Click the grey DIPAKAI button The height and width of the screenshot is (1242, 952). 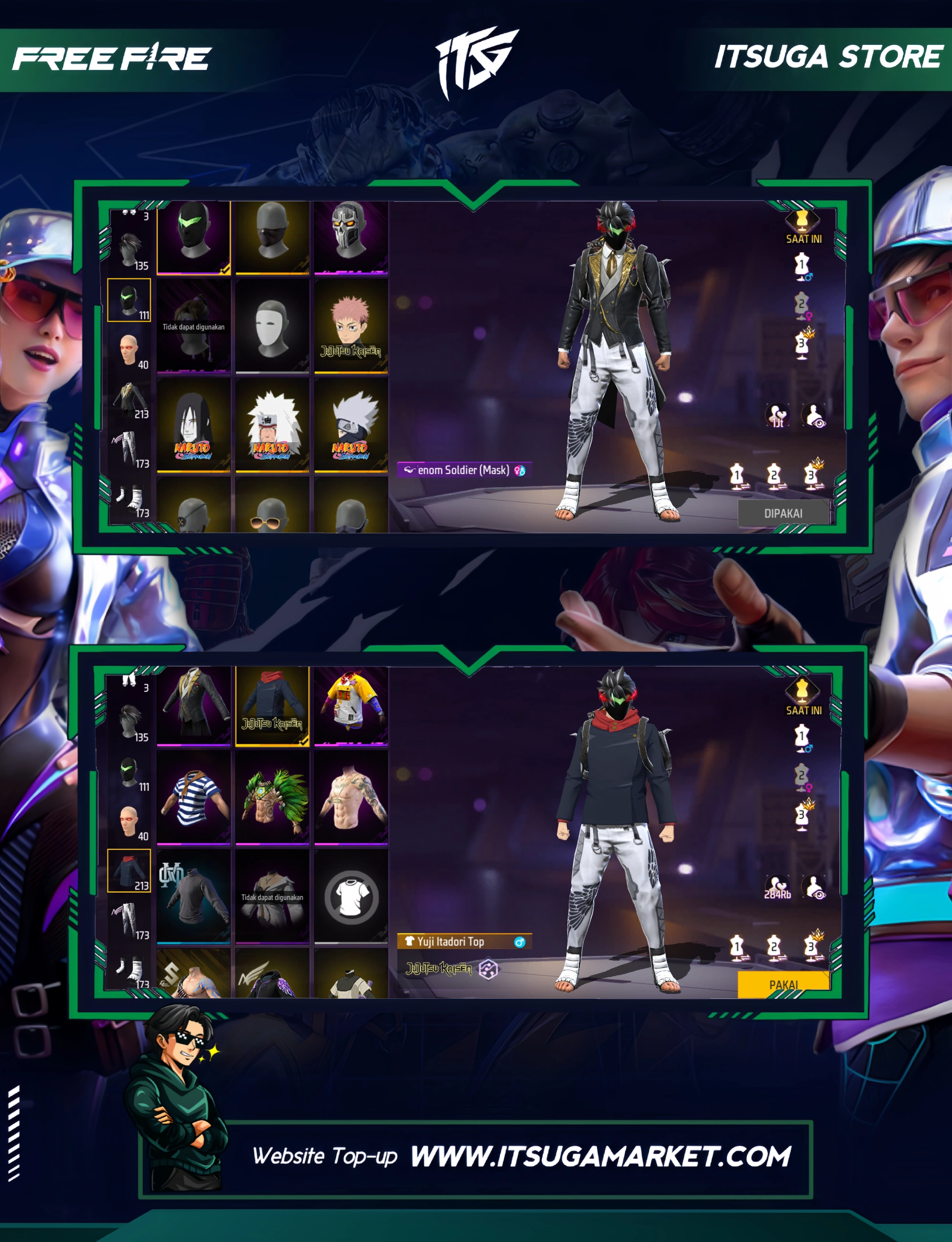tap(783, 513)
